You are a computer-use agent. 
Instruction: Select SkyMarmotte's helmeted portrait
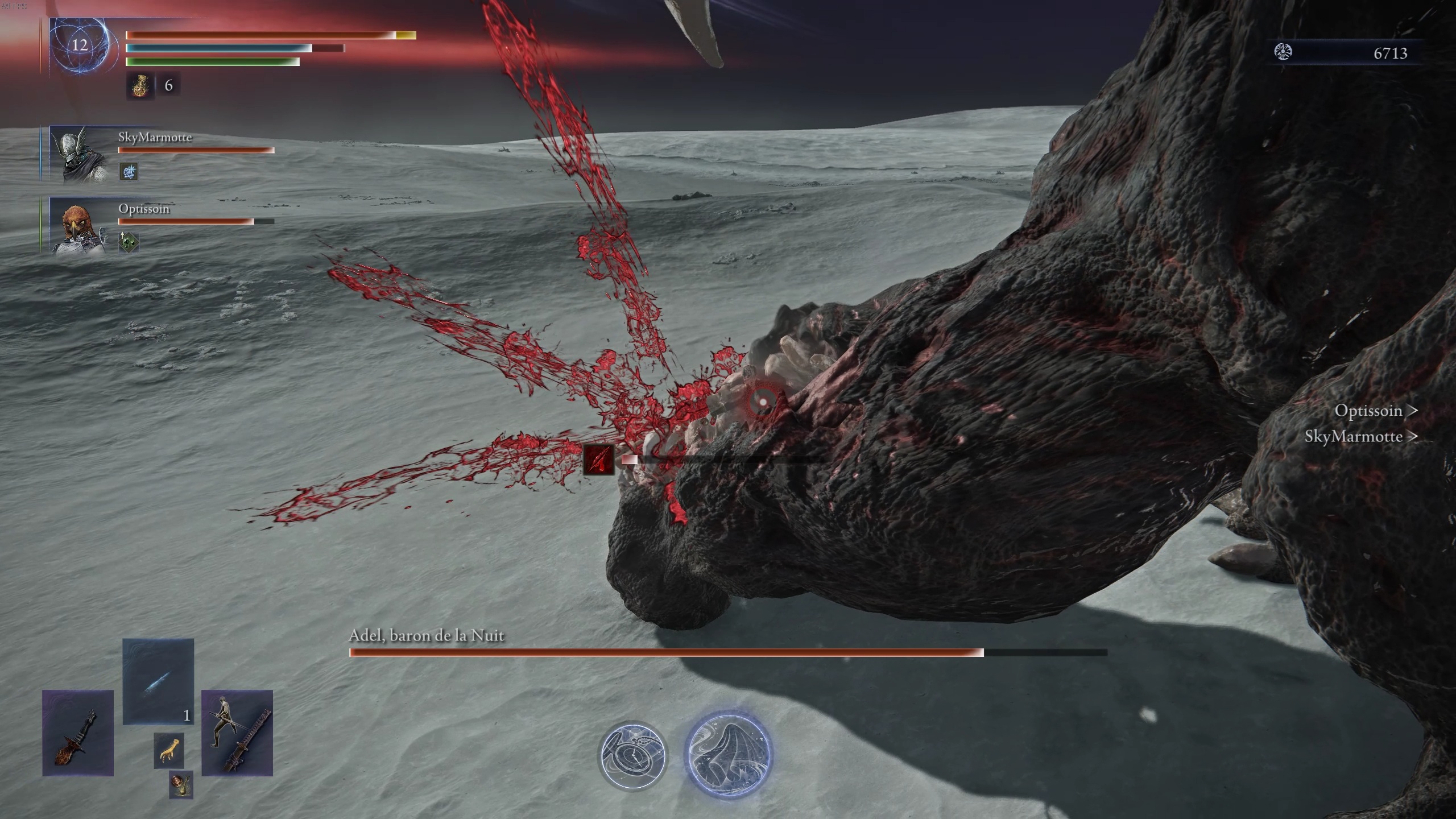77,154
